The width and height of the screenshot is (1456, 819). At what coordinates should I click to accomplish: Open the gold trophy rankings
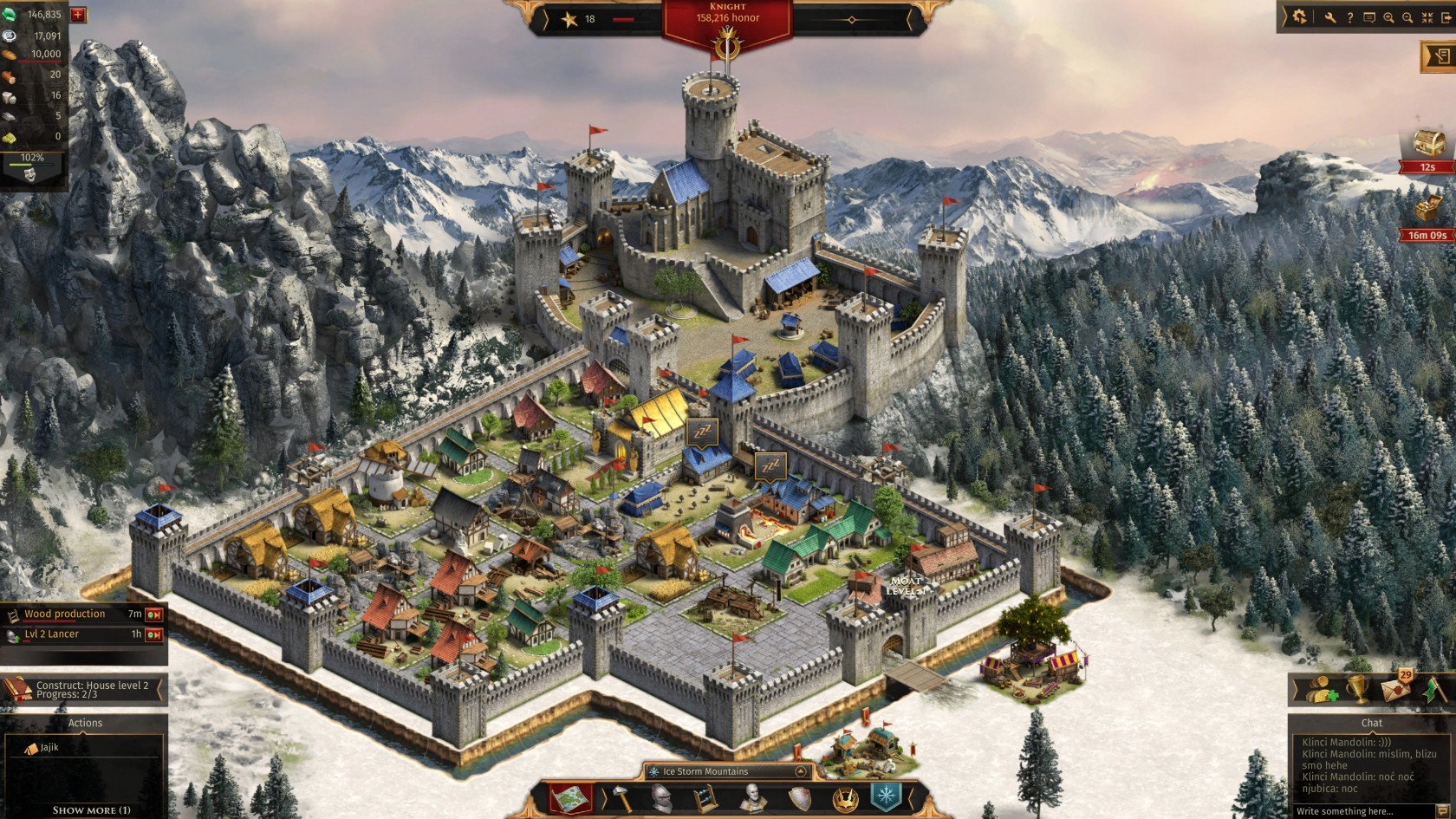[1358, 690]
